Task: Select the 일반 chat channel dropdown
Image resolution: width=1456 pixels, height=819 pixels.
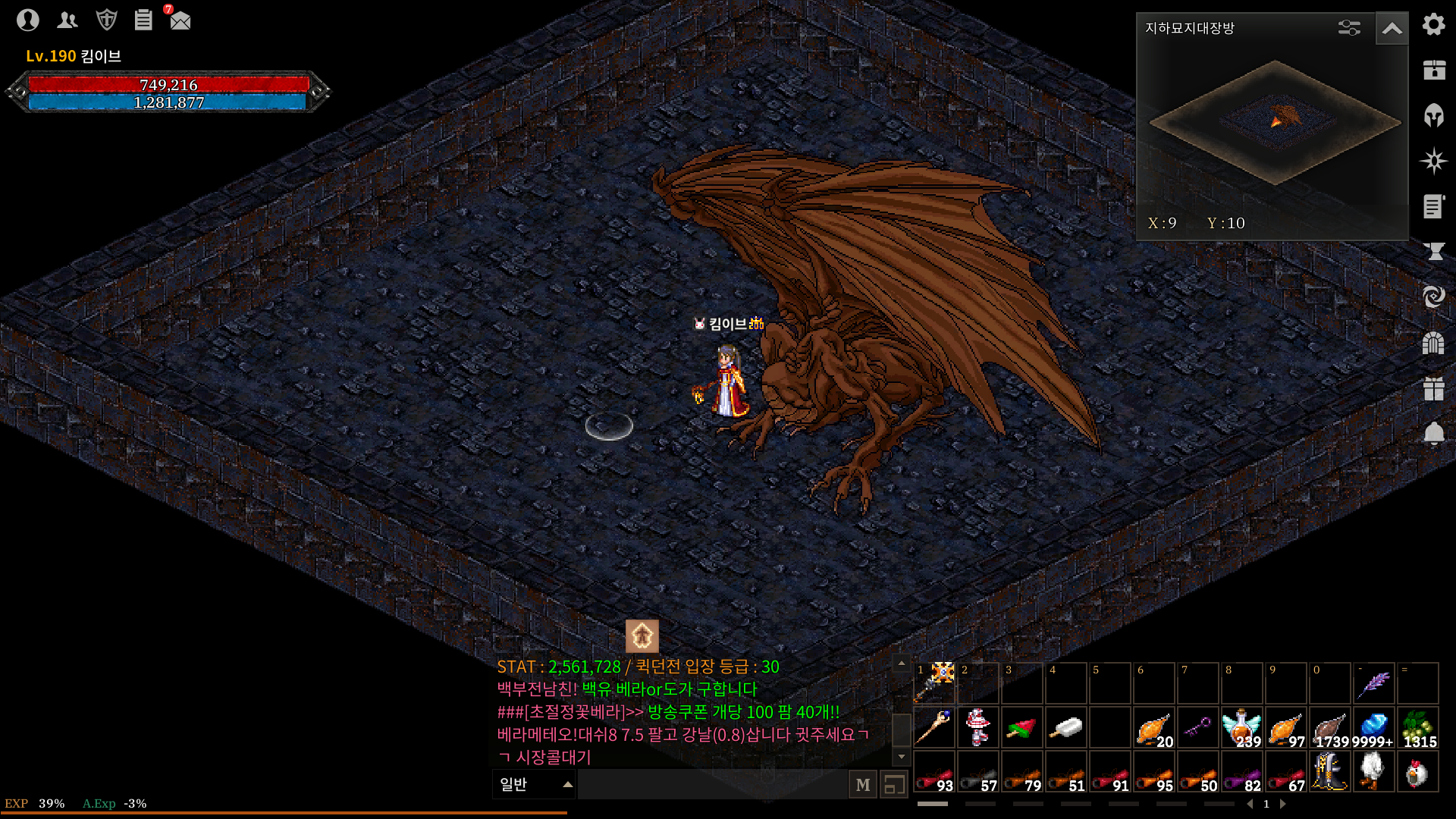Action: pyautogui.click(x=535, y=784)
